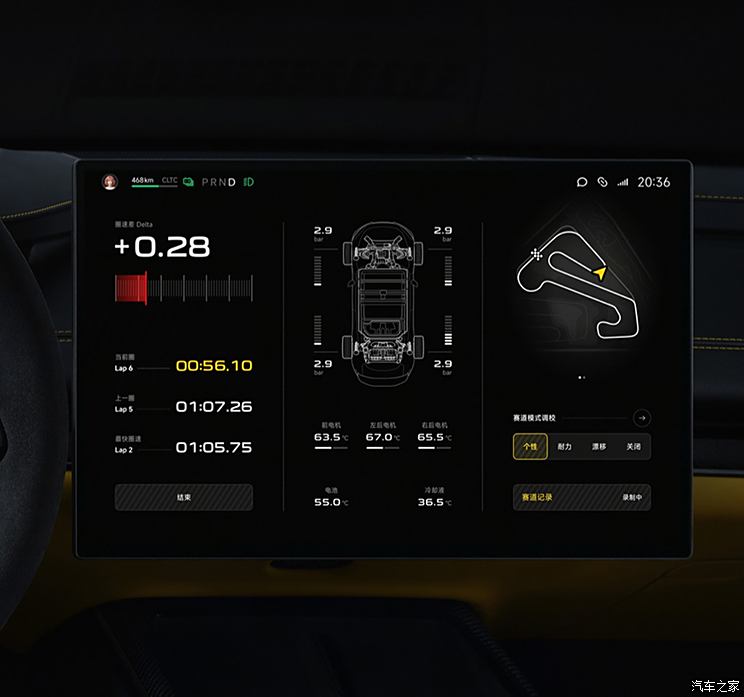Open the 468km range indicator
The image size is (744, 697).
tap(142, 180)
